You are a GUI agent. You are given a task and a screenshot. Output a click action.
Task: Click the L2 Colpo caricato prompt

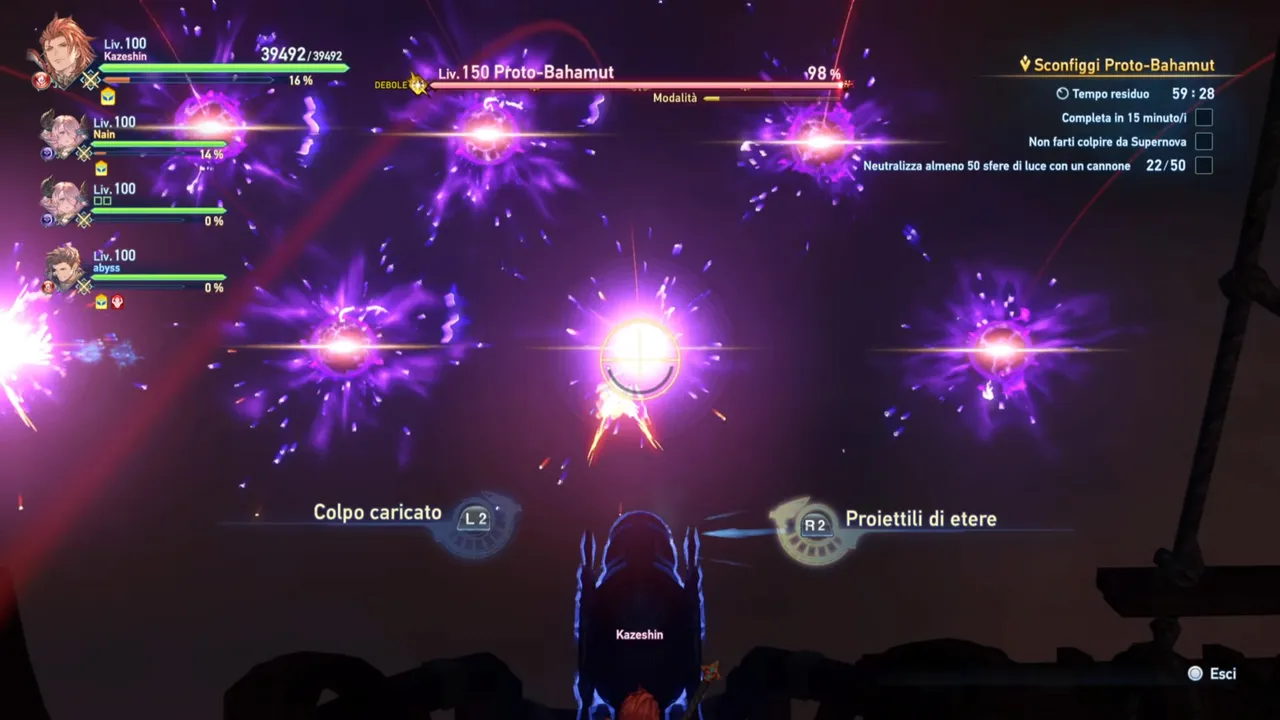tap(475, 517)
